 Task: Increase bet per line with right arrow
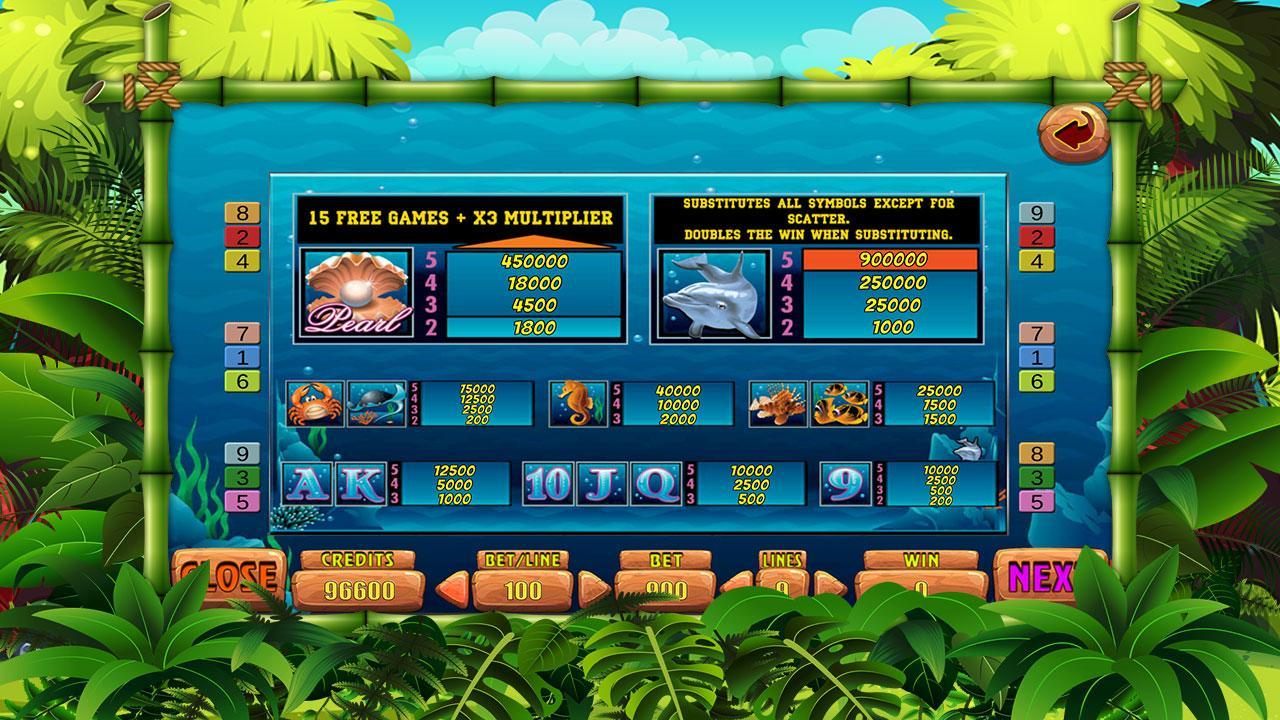[x=592, y=585]
